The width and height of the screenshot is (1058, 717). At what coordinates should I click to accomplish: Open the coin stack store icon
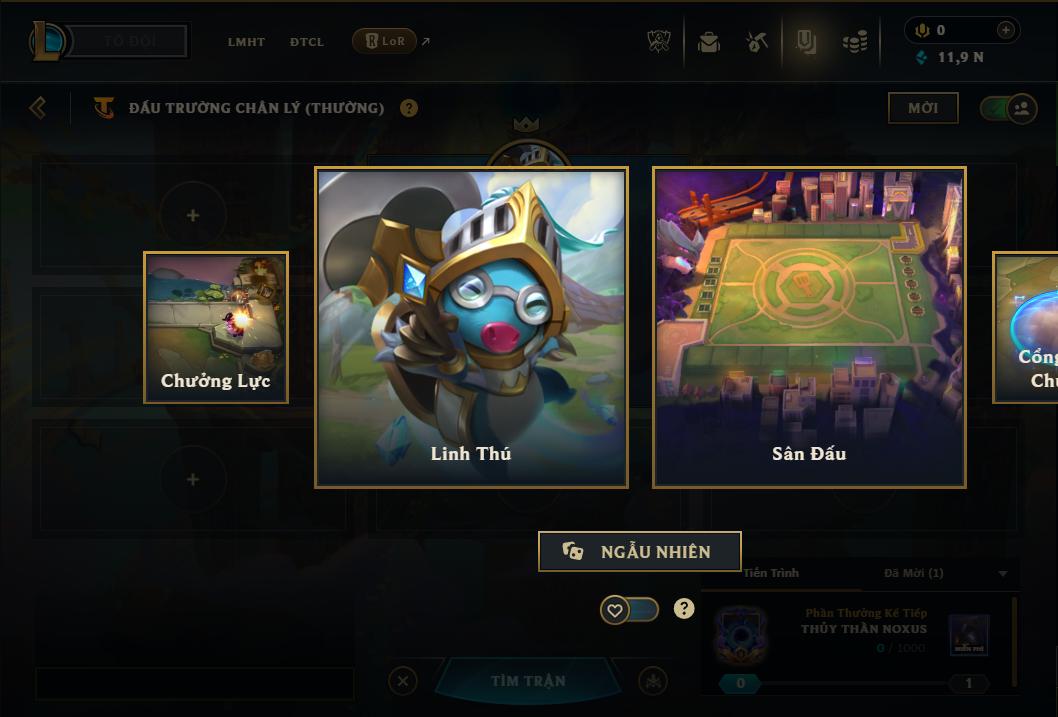click(854, 42)
